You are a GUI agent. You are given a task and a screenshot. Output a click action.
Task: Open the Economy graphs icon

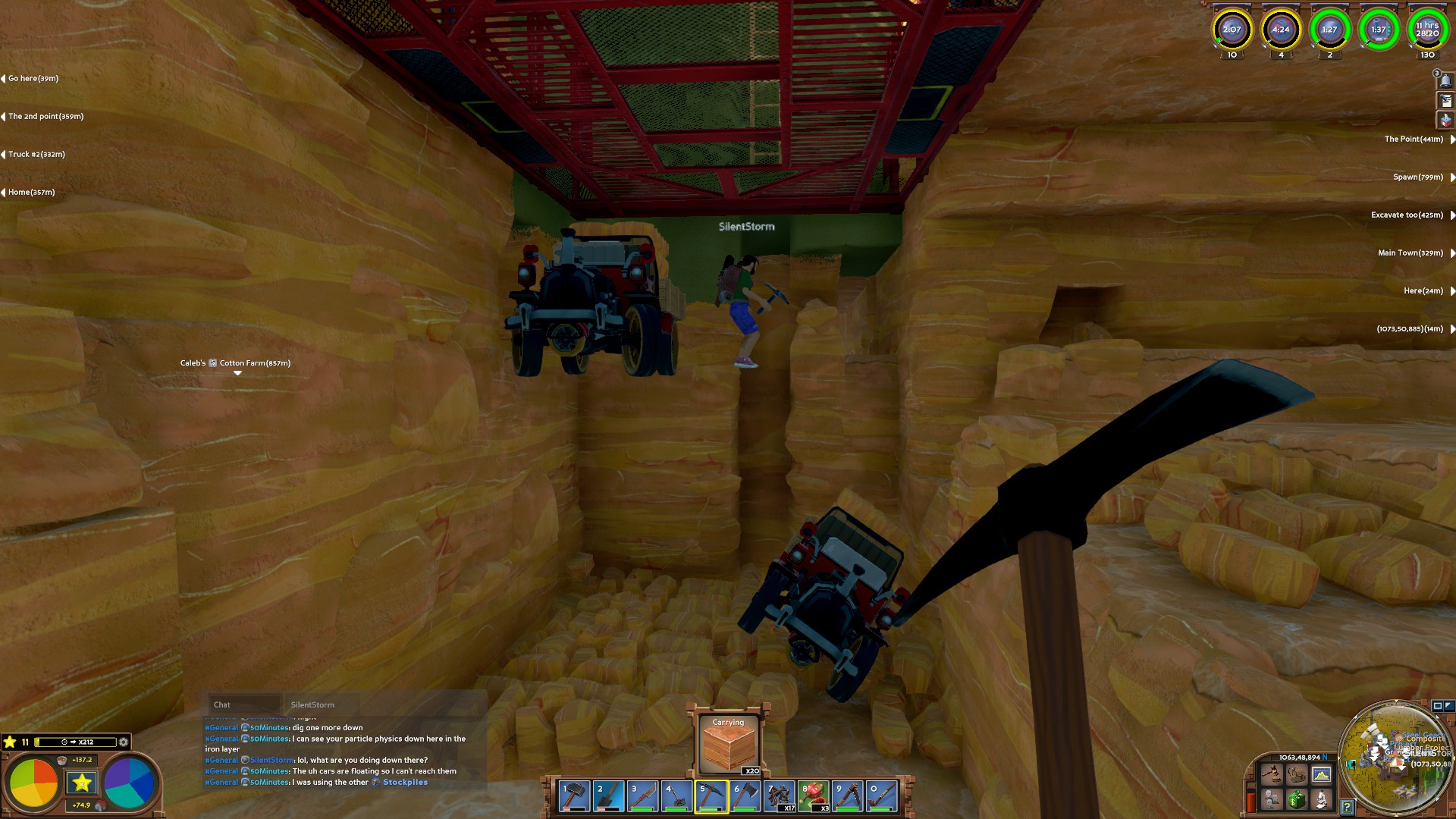coord(1321,775)
